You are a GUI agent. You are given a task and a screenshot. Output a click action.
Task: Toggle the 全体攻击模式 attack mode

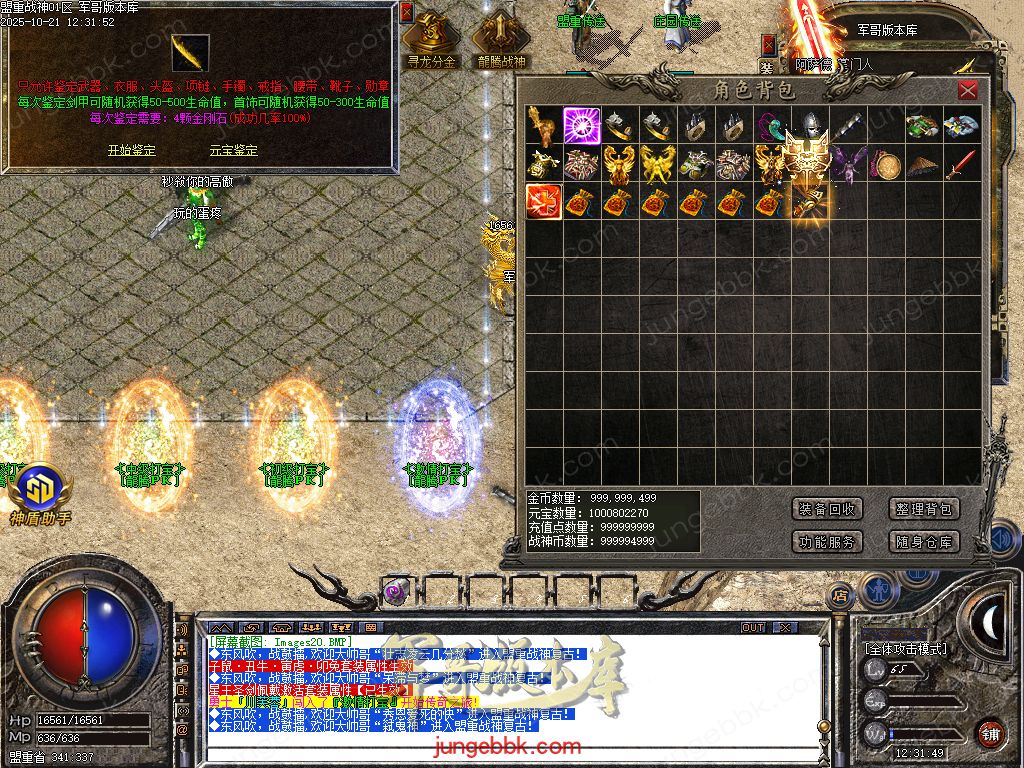[x=905, y=649]
